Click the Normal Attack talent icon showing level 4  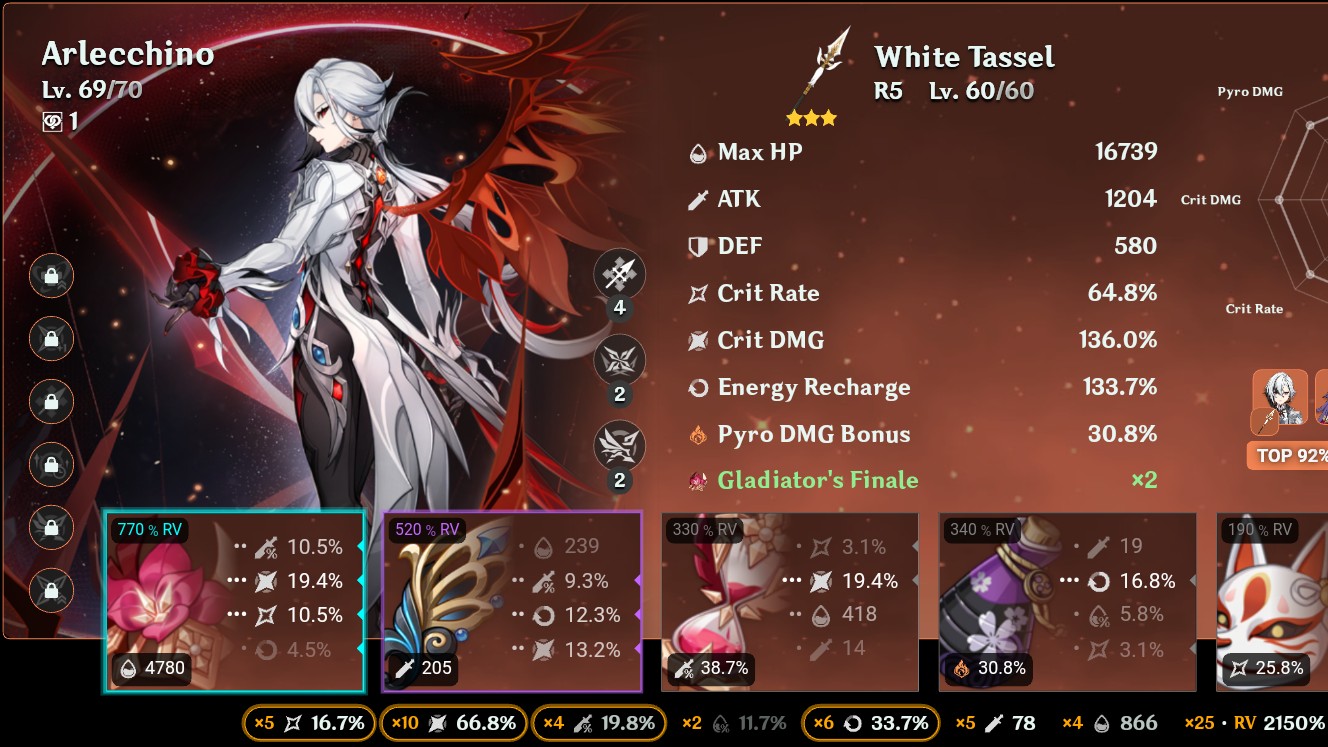[x=620, y=275]
